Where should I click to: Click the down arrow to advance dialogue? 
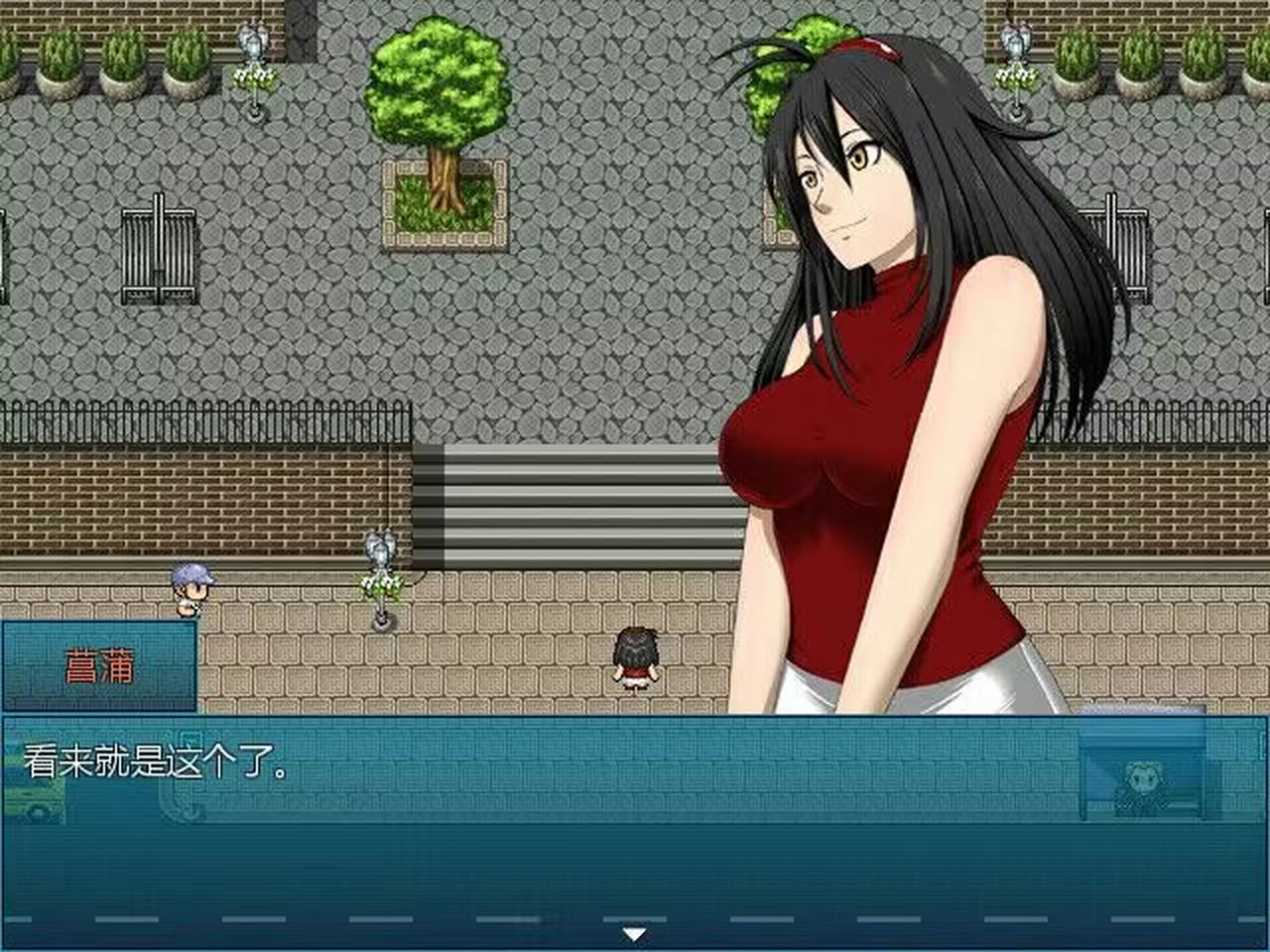click(x=636, y=932)
